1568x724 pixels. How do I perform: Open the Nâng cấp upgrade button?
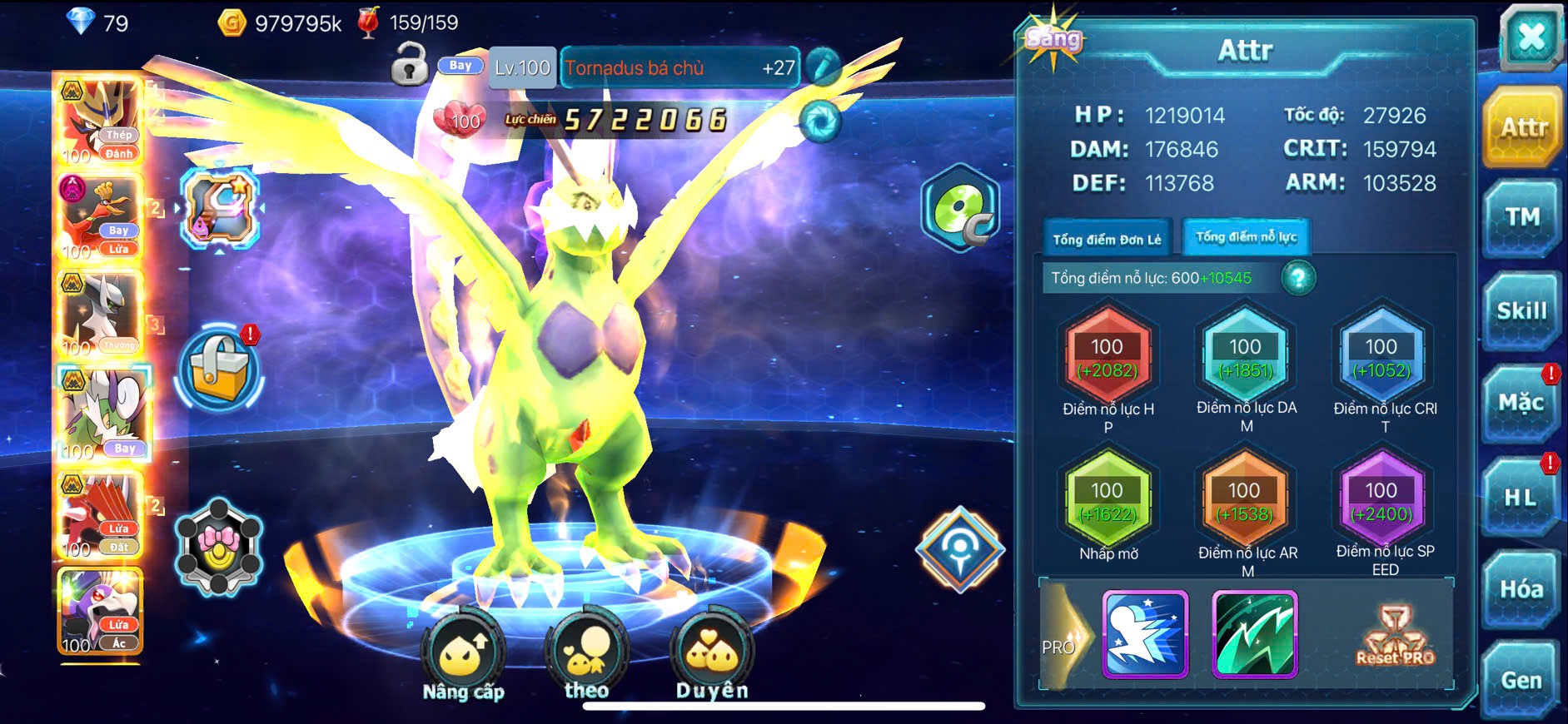coord(463,659)
